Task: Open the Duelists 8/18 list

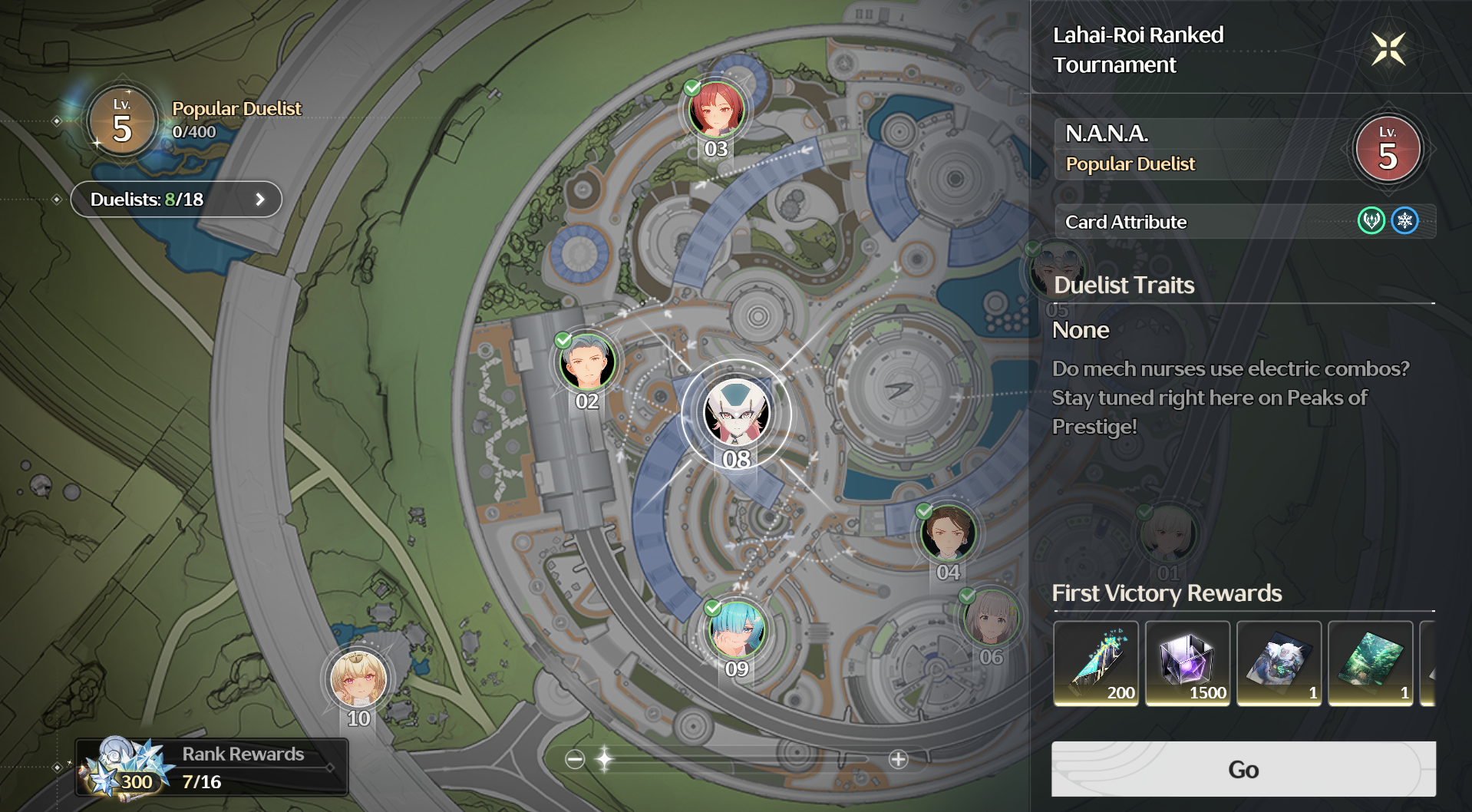Action: pos(176,200)
